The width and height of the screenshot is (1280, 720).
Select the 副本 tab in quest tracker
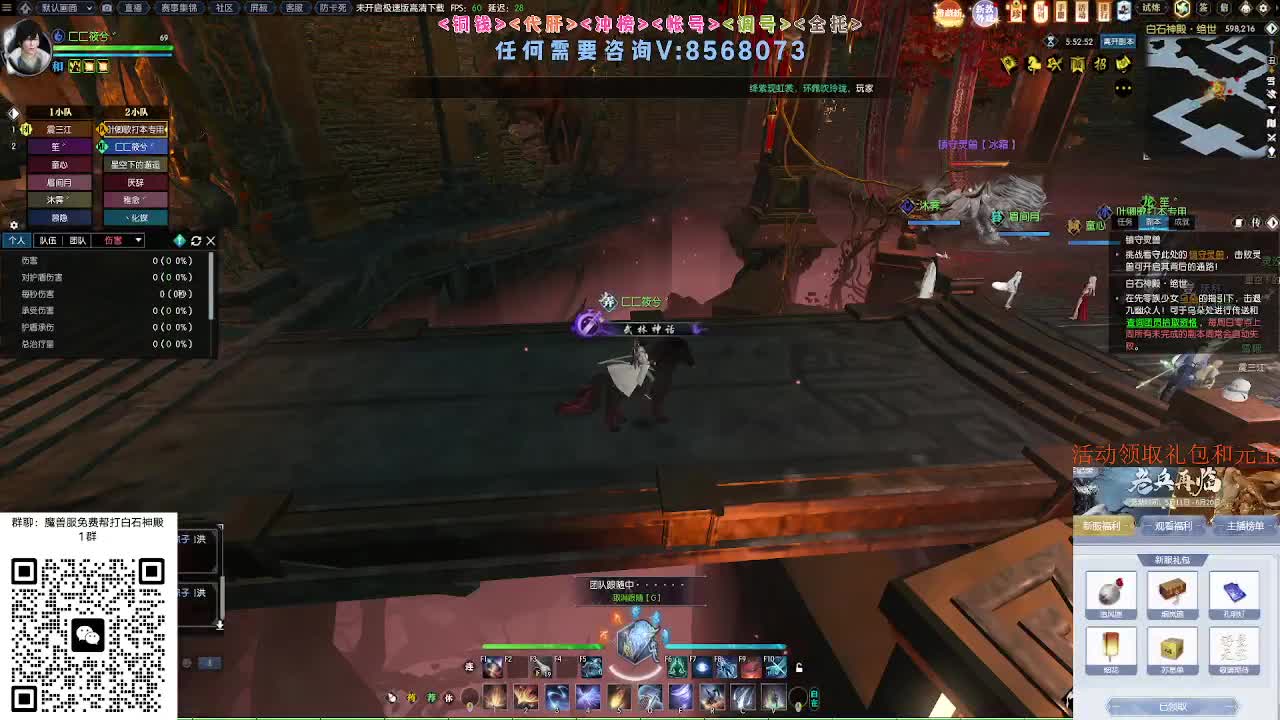[1157, 222]
